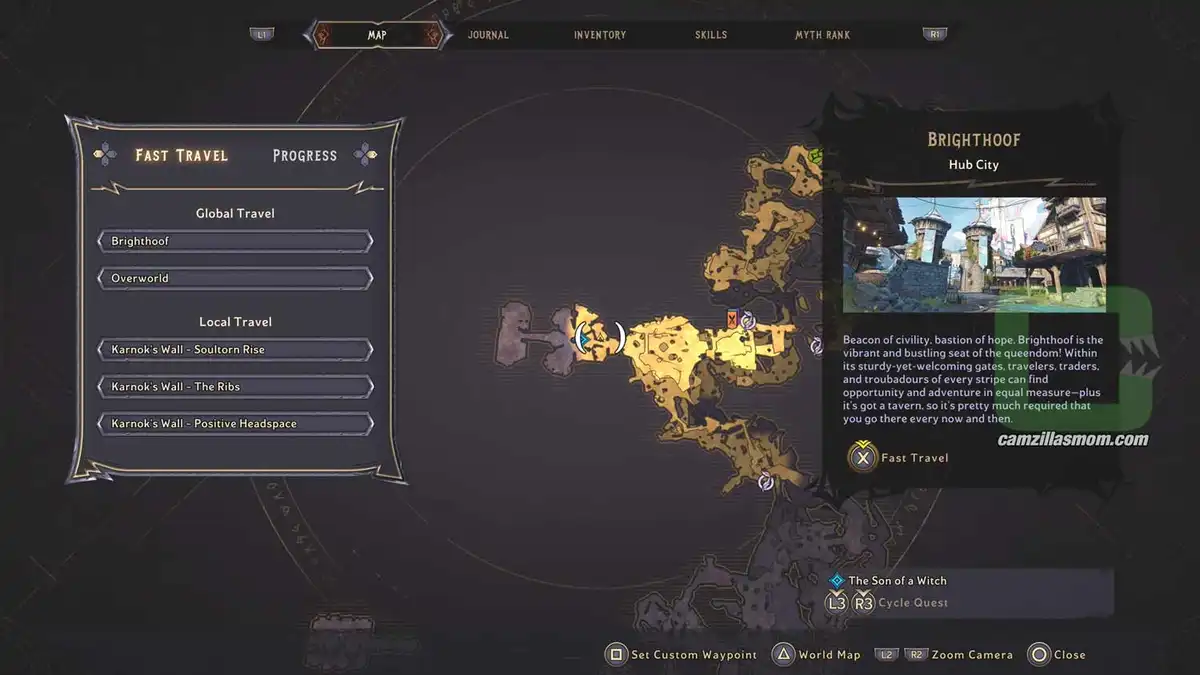Screen dimensions: 1200x675
Task: Click the Brighthoof hub city preview image
Action: (x=973, y=255)
